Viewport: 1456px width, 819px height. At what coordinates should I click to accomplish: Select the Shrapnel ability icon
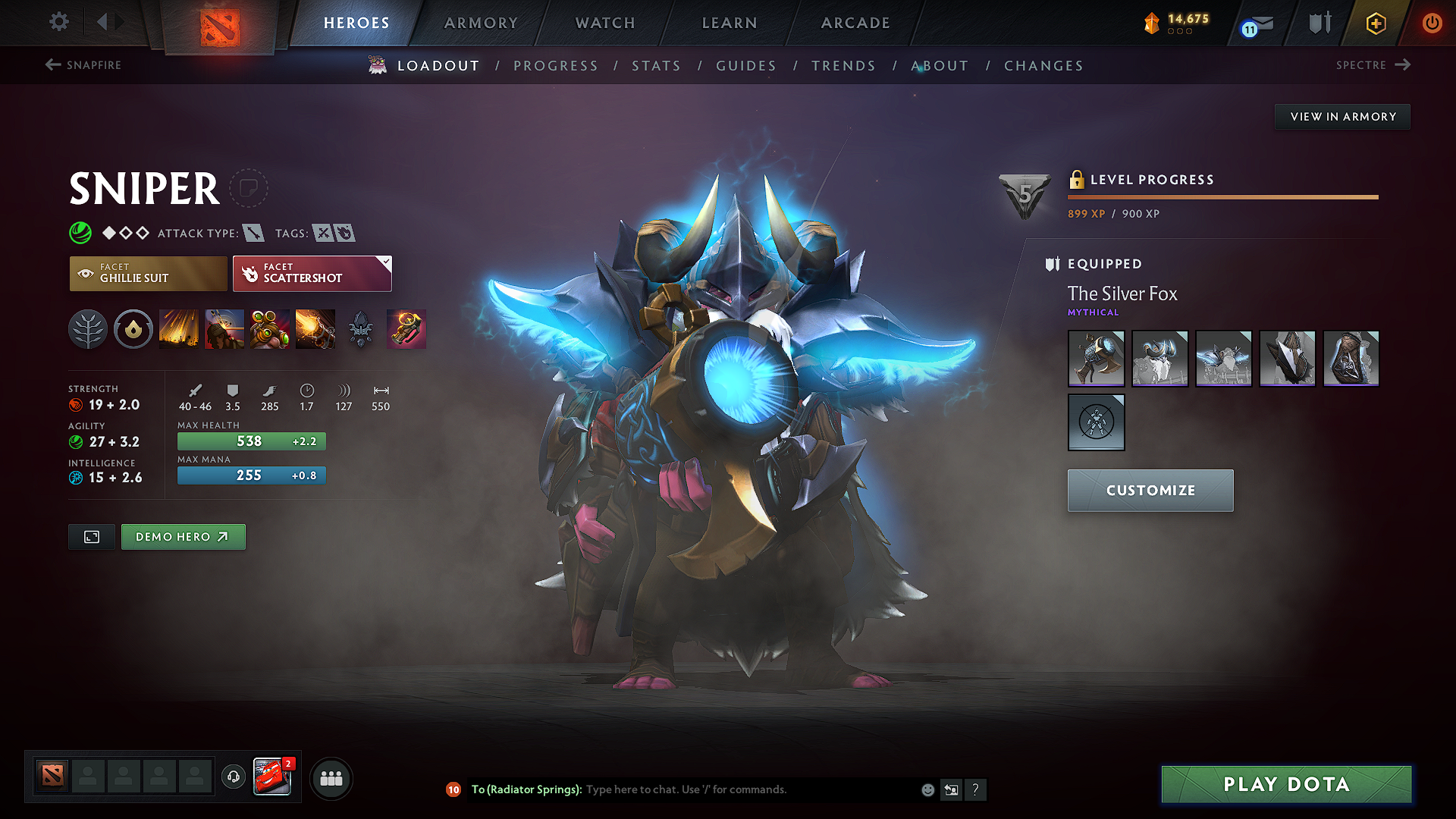click(x=179, y=328)
